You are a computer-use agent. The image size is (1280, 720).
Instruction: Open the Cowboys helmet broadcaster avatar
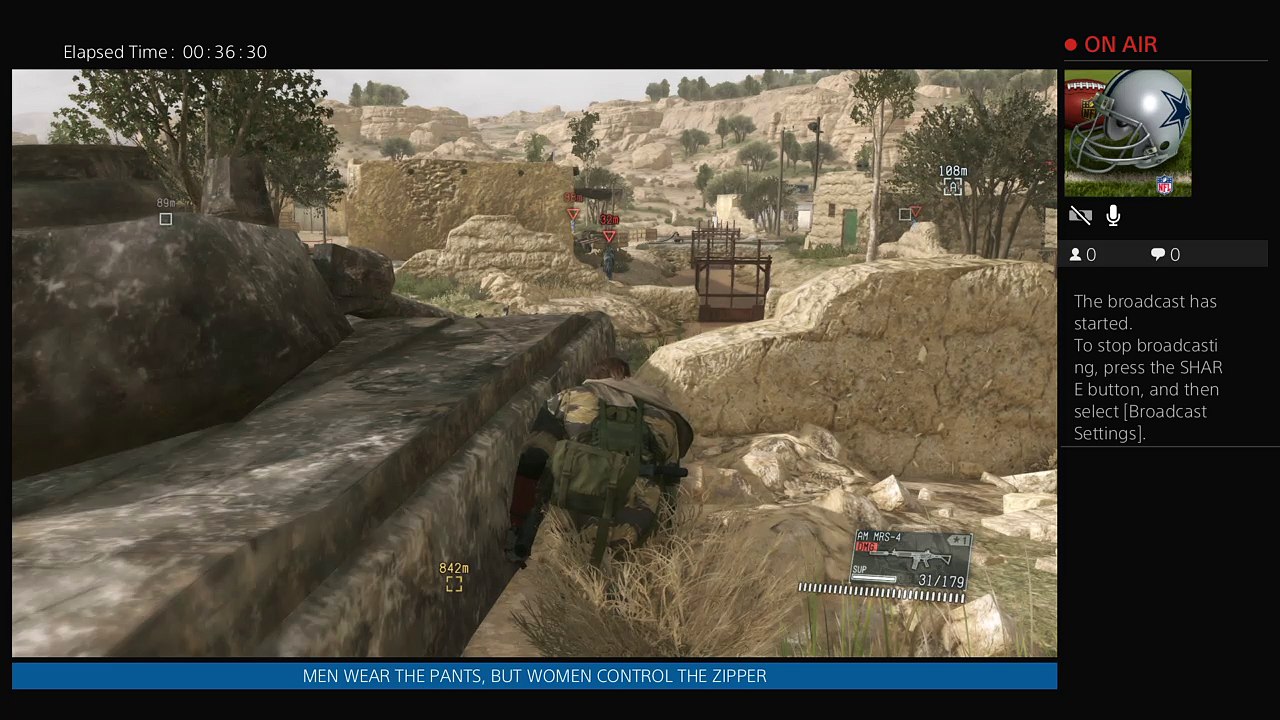coord(1127,133)
